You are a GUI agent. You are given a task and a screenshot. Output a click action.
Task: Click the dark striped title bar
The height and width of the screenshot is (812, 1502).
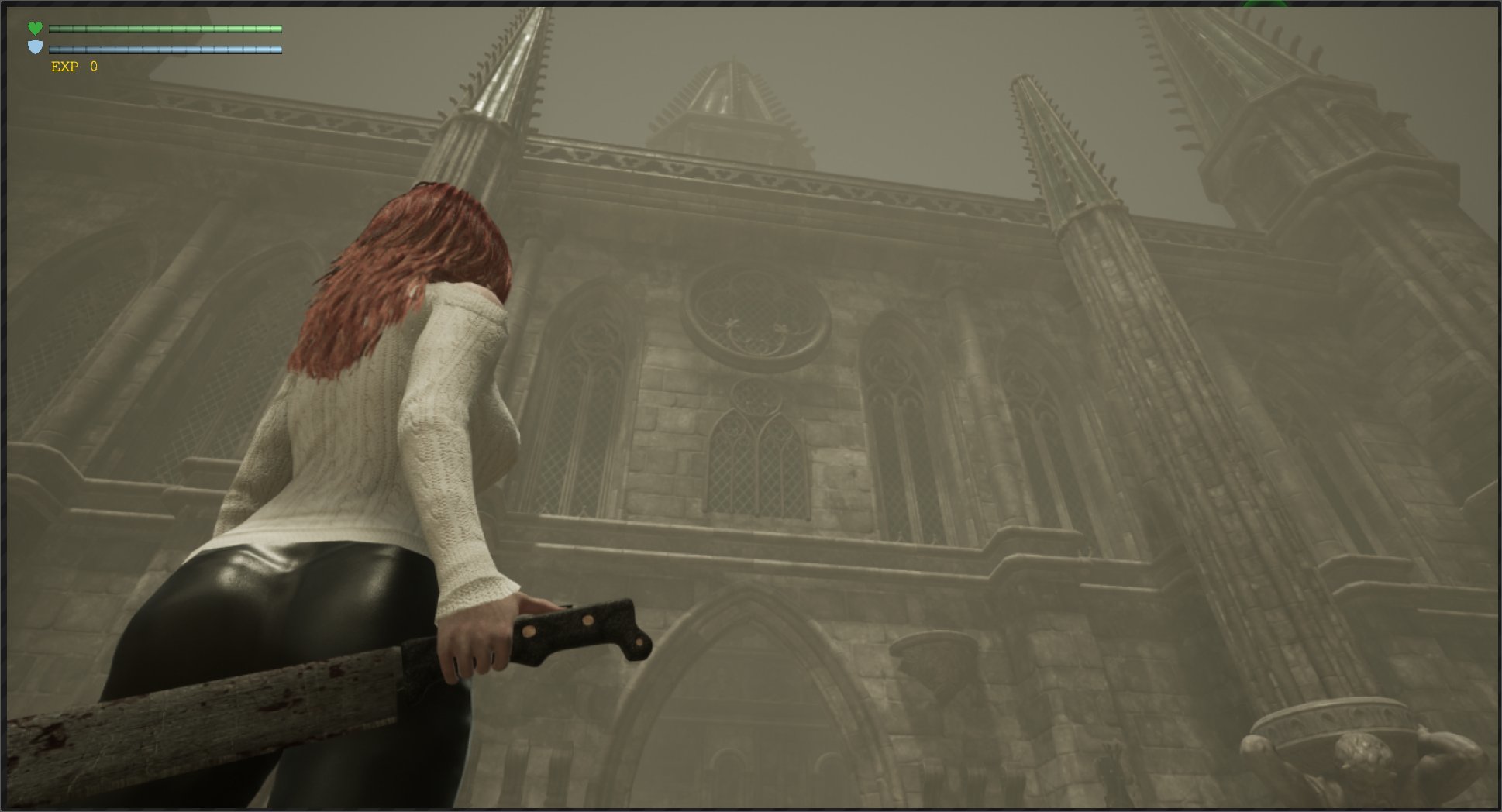[x=750, y=5]
